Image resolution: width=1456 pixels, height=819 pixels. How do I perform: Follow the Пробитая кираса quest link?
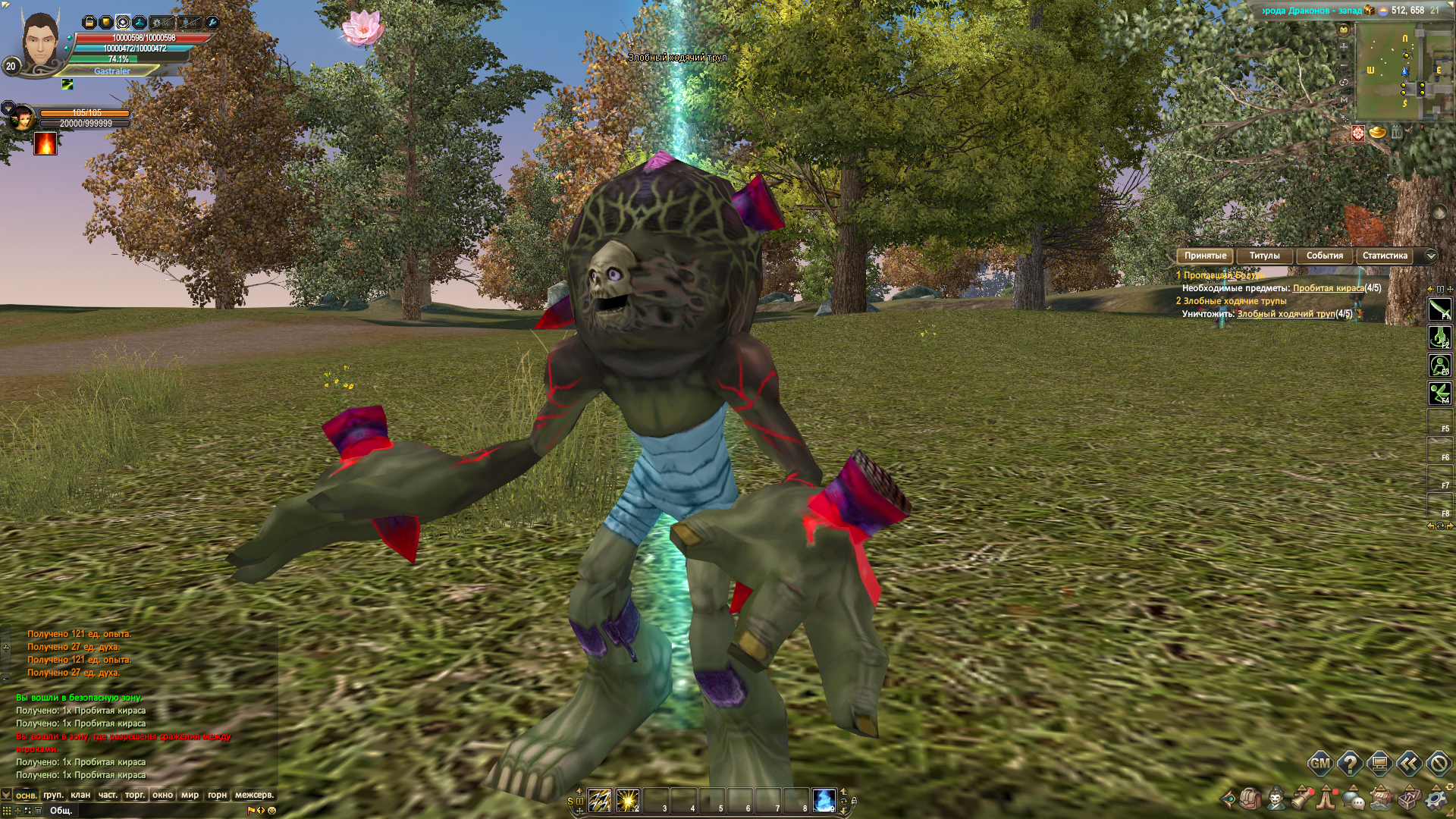(x=1328, y=288)
